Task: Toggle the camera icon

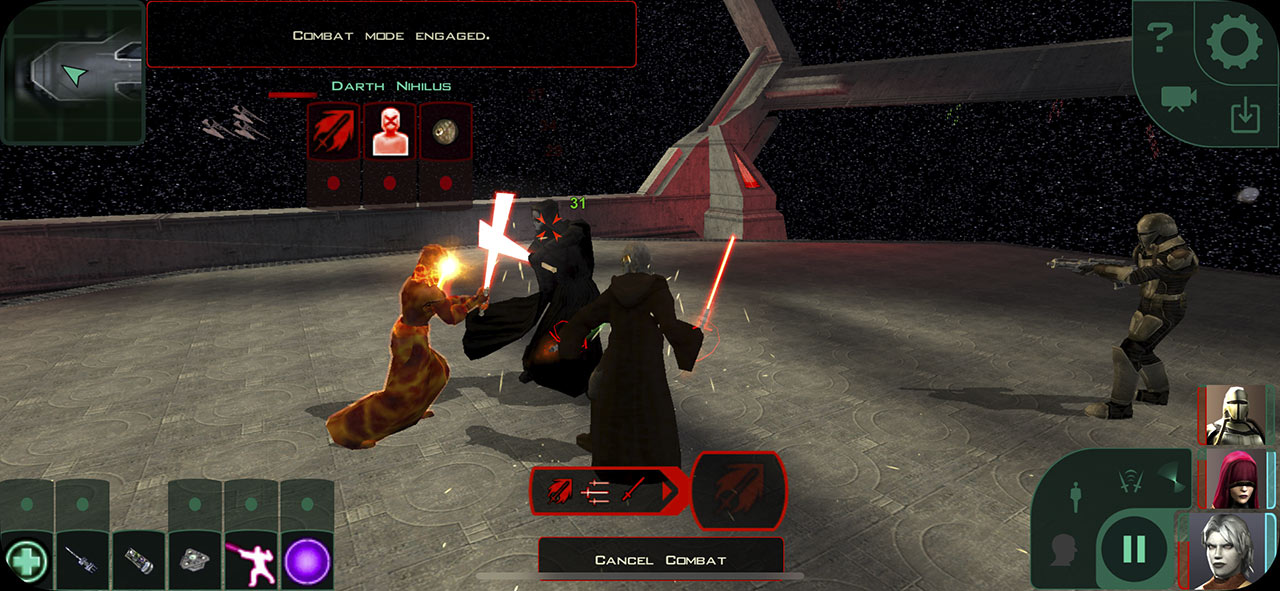Action: (x=1179, y=98)
